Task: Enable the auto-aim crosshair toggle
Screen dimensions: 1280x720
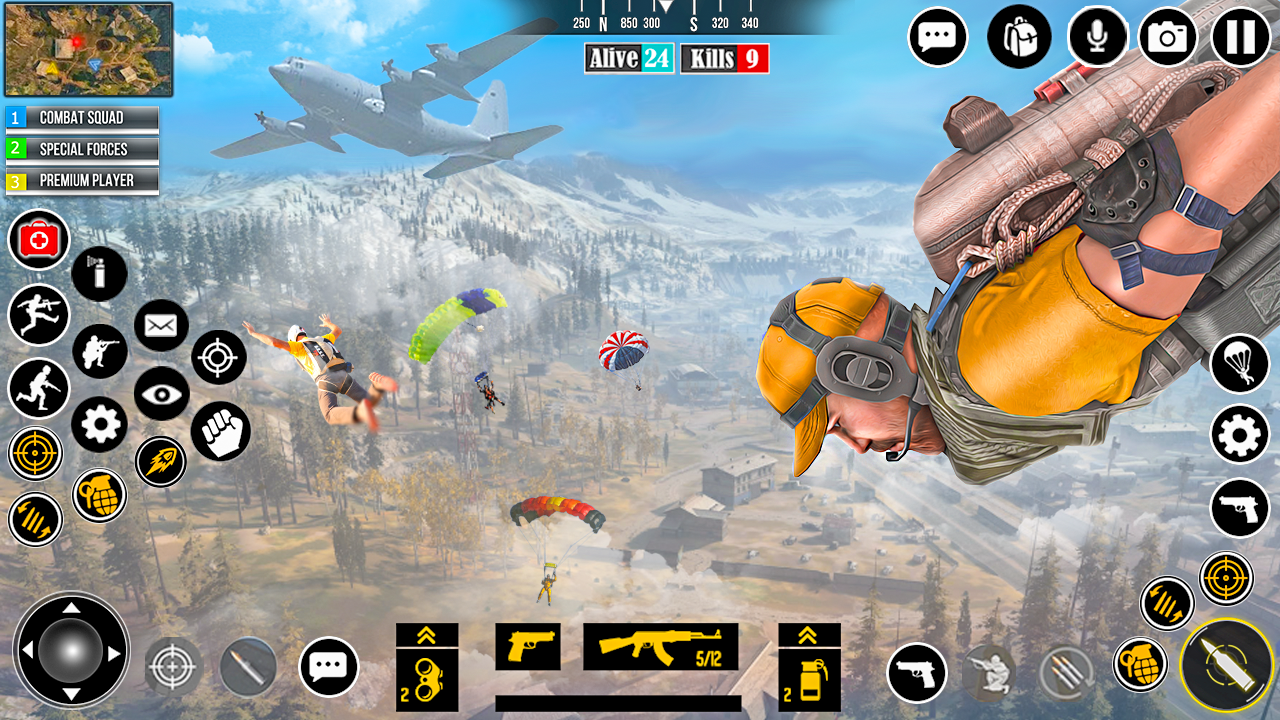Action: point(36,453)
